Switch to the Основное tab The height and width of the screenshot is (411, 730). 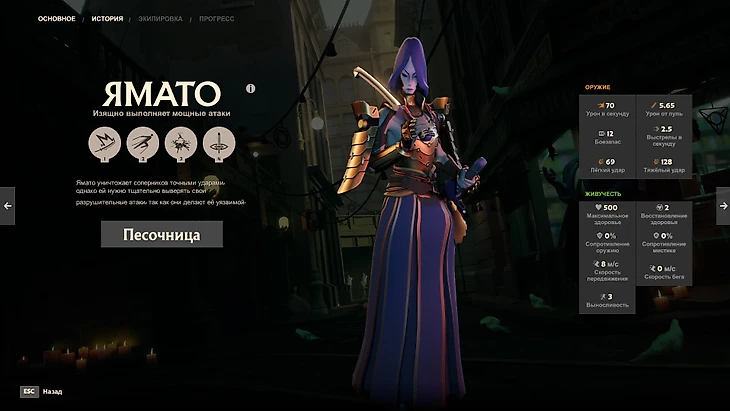click(57, 18)
